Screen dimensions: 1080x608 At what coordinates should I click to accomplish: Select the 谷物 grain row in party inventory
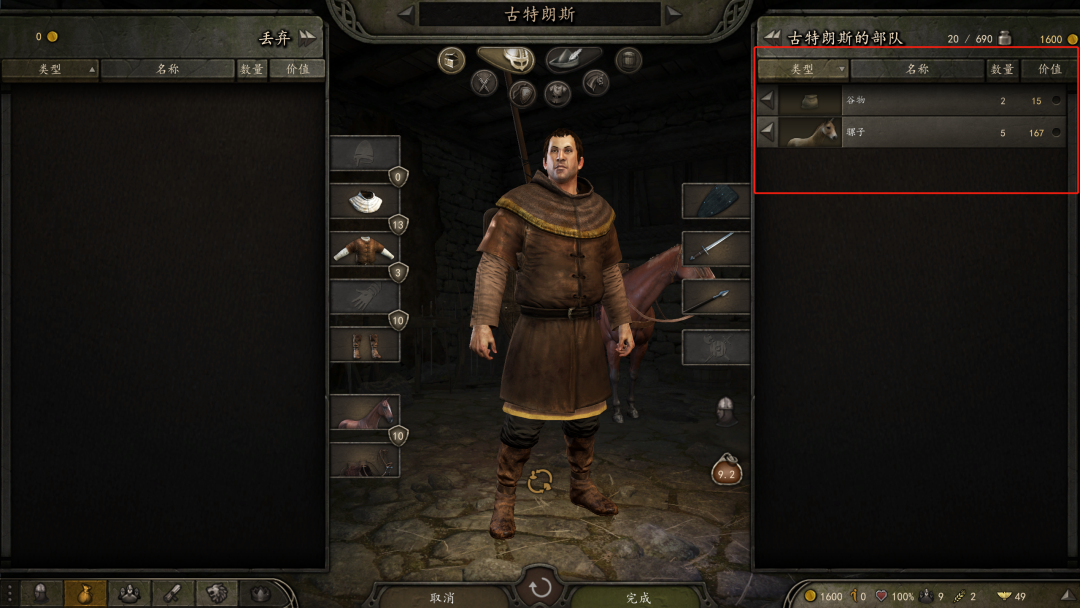pyautogui.click(x=910, y=101)
